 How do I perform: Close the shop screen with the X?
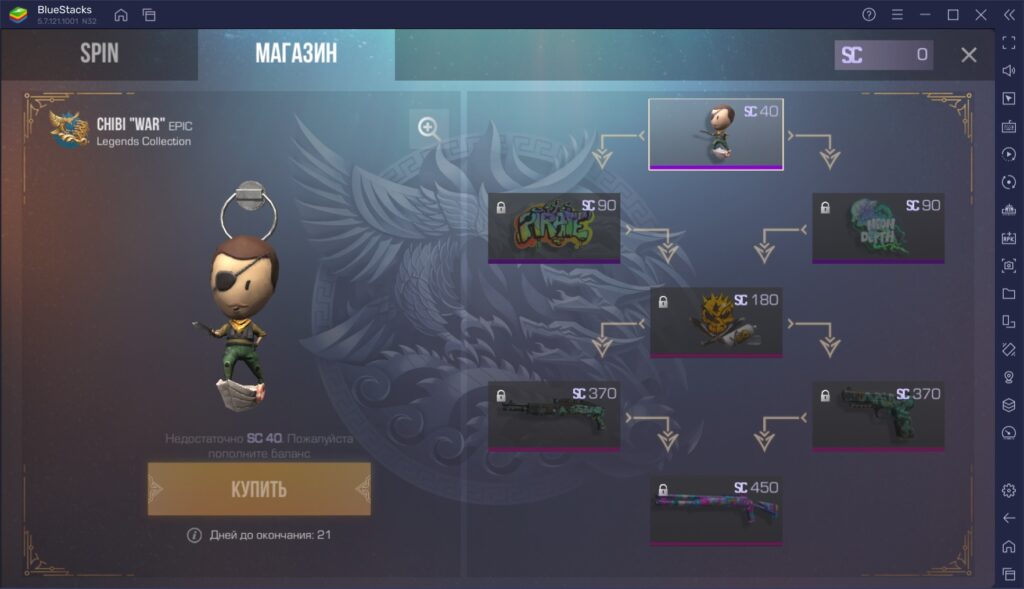click(968, 55)
